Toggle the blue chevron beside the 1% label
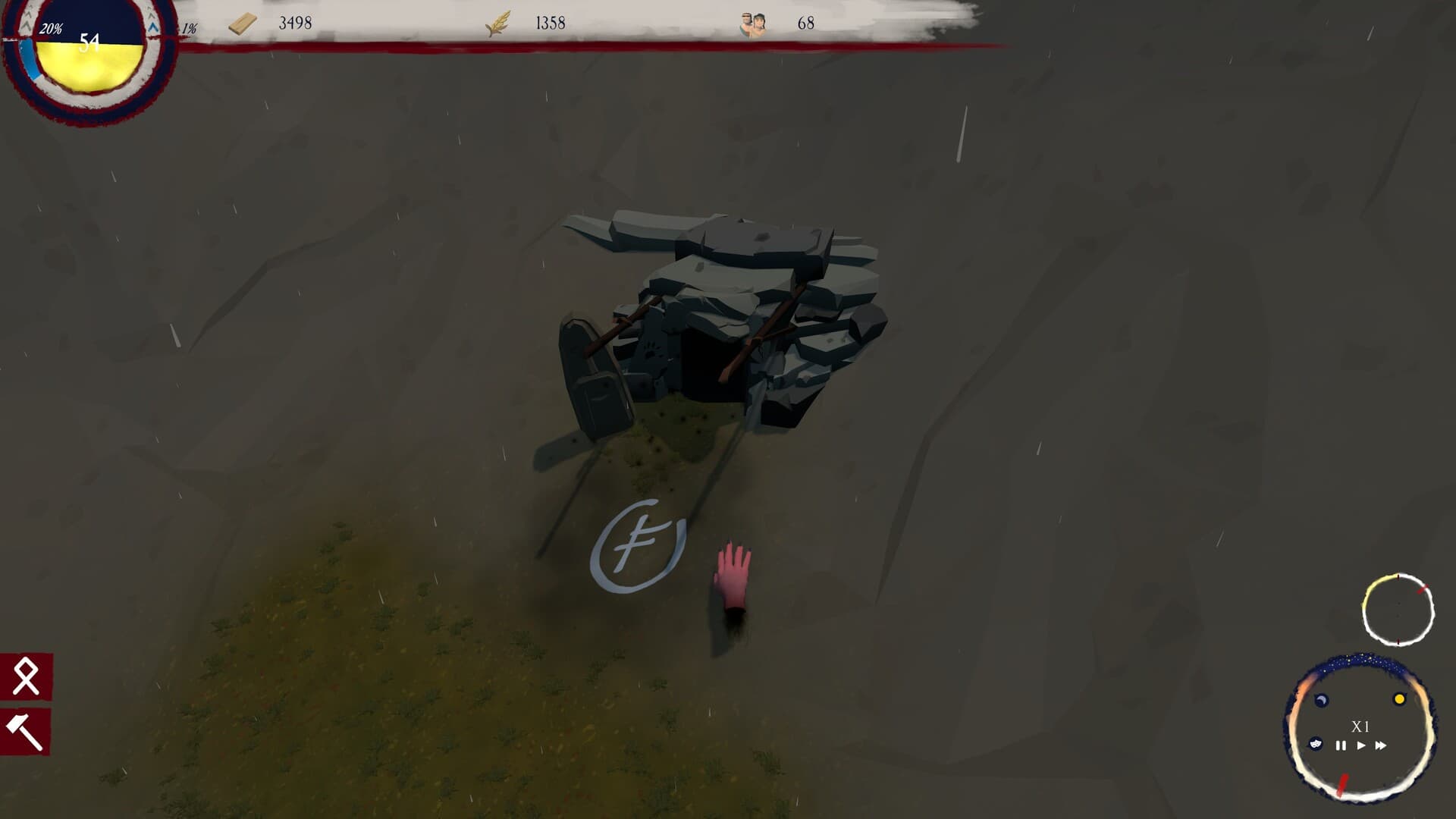Viewport: 1456px width, 819px height. point(152,27)
